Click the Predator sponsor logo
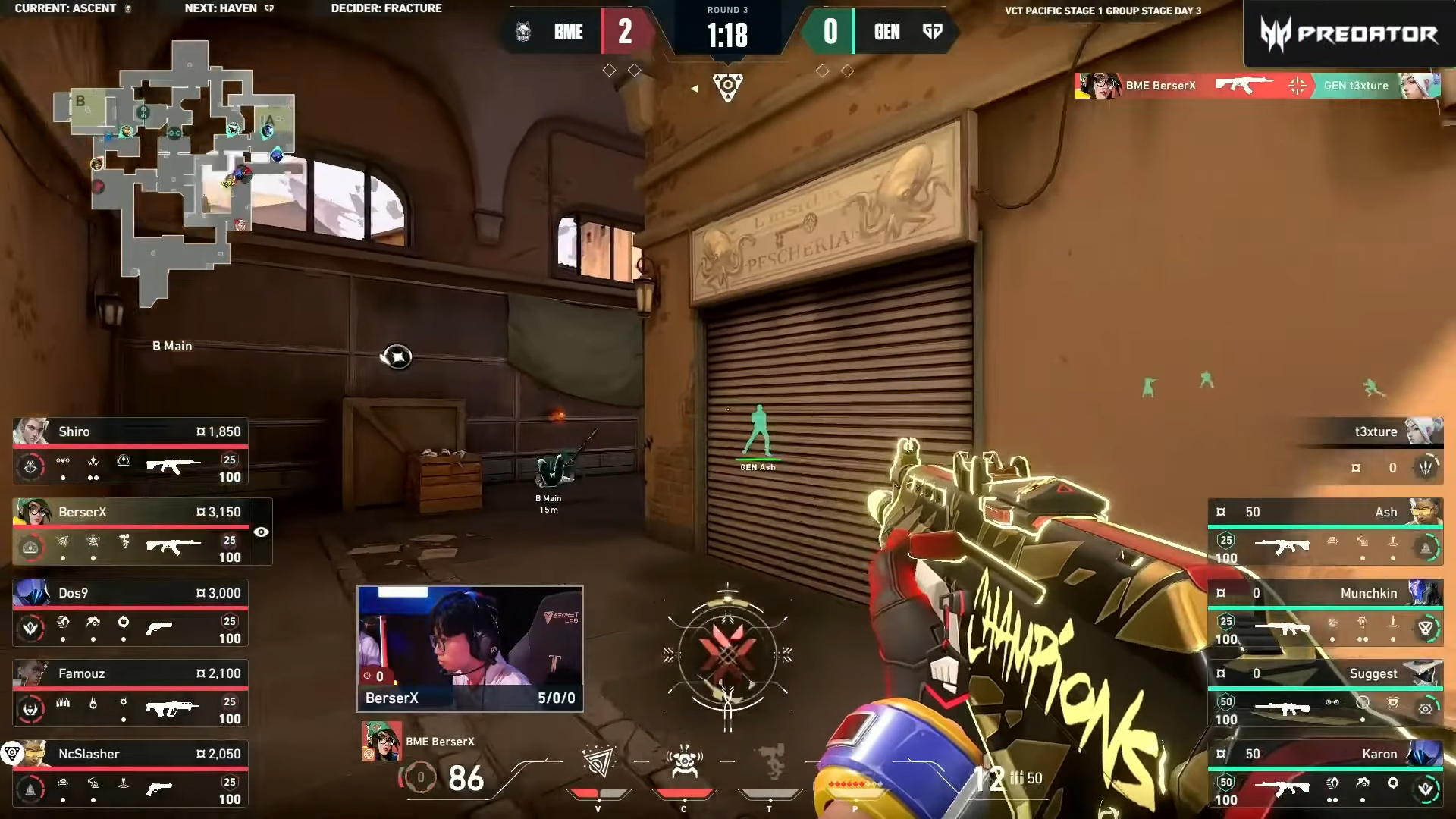Viewport: 1456px width, 819px height. (1348, 33)
